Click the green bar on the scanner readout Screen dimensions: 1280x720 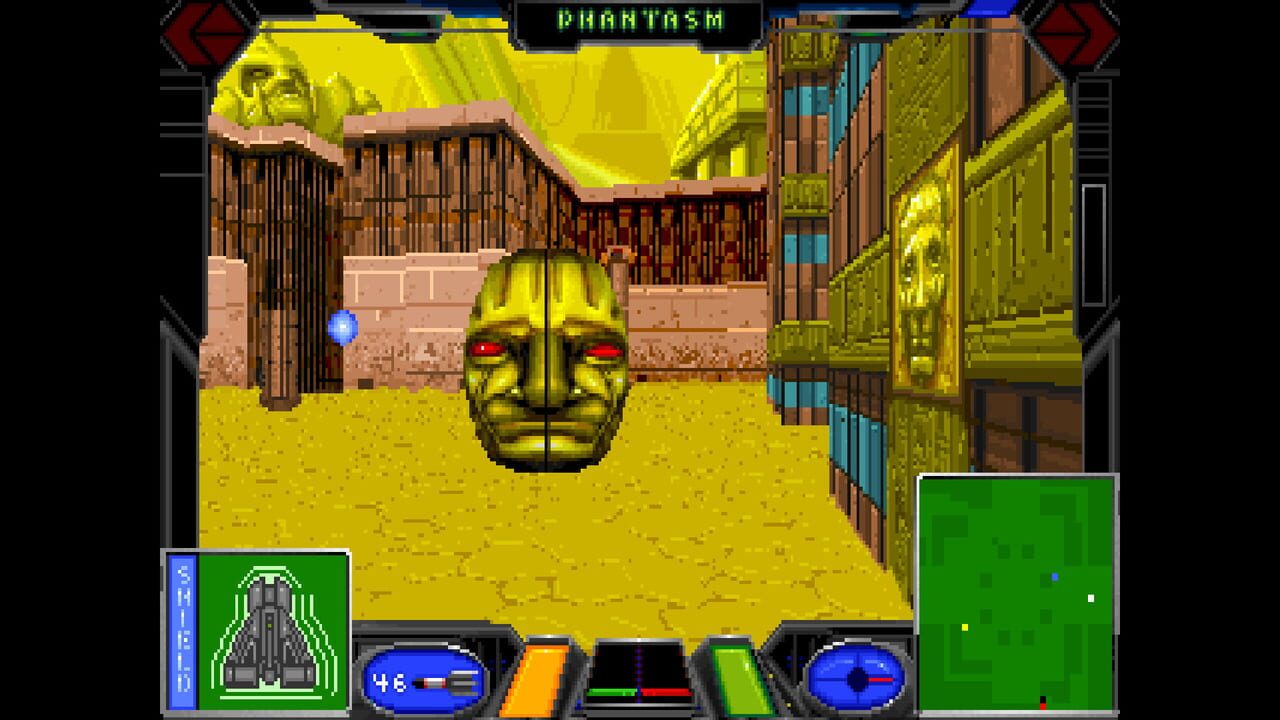coord(612,692)
